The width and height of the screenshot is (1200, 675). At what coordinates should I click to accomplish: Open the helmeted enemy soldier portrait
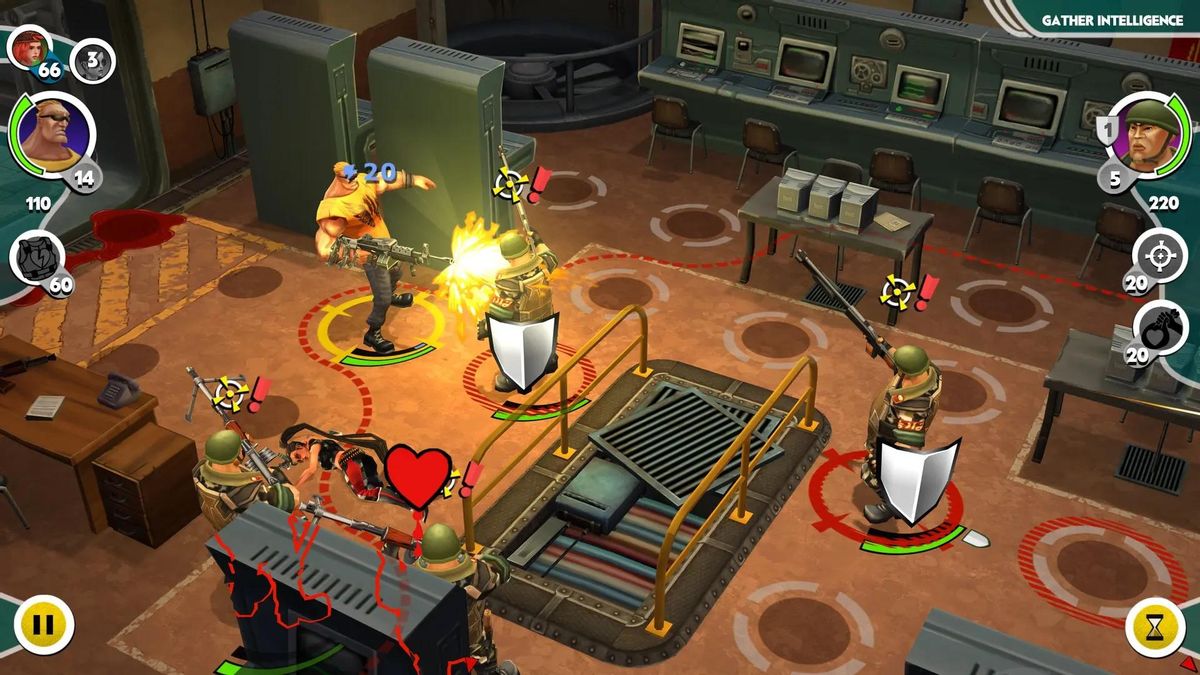click(1143, 135)
